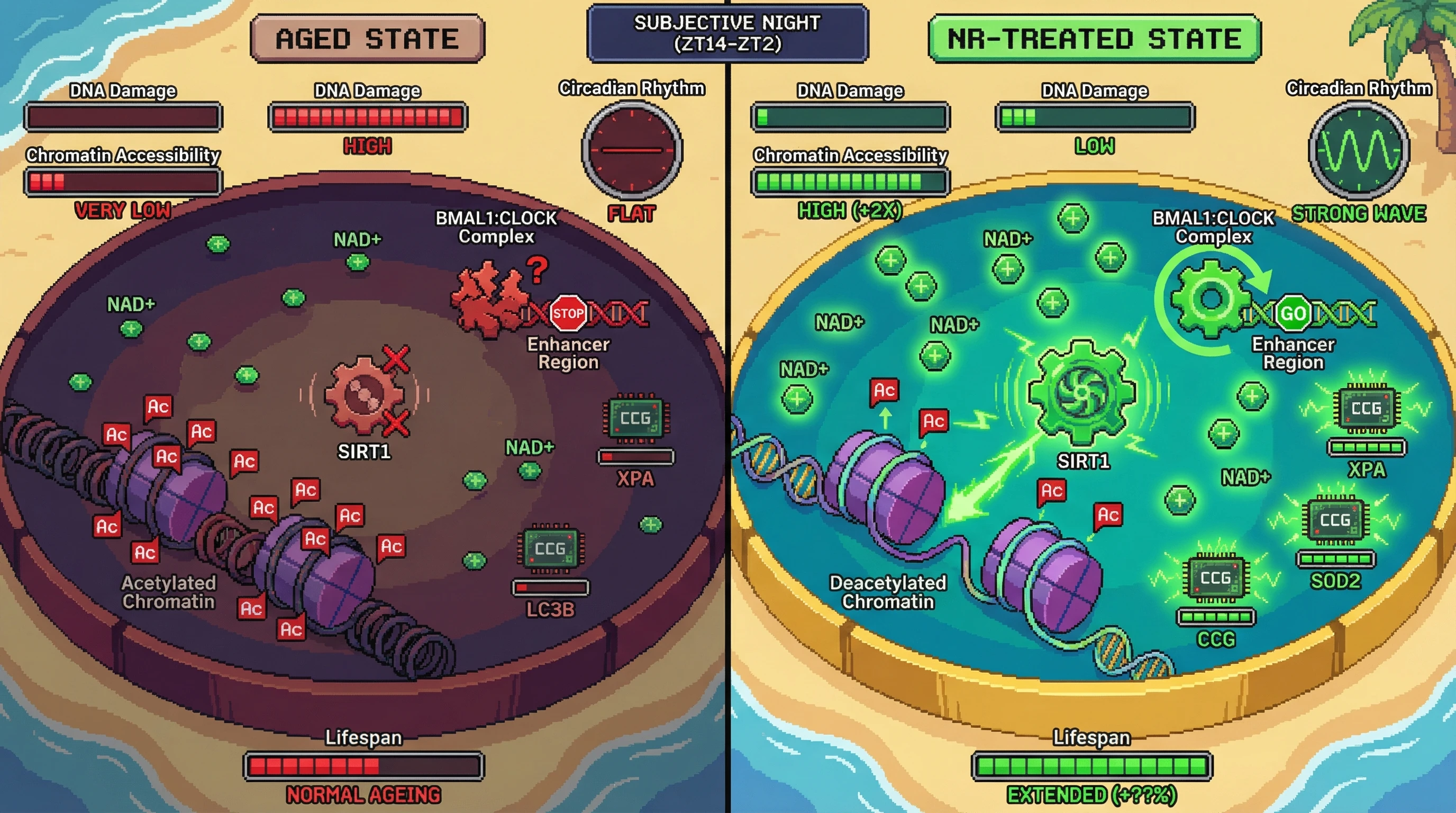Select the AGED STATE banner
Image resolution: width=1456 pixels, height=813 pixels.
pos(367,39)
